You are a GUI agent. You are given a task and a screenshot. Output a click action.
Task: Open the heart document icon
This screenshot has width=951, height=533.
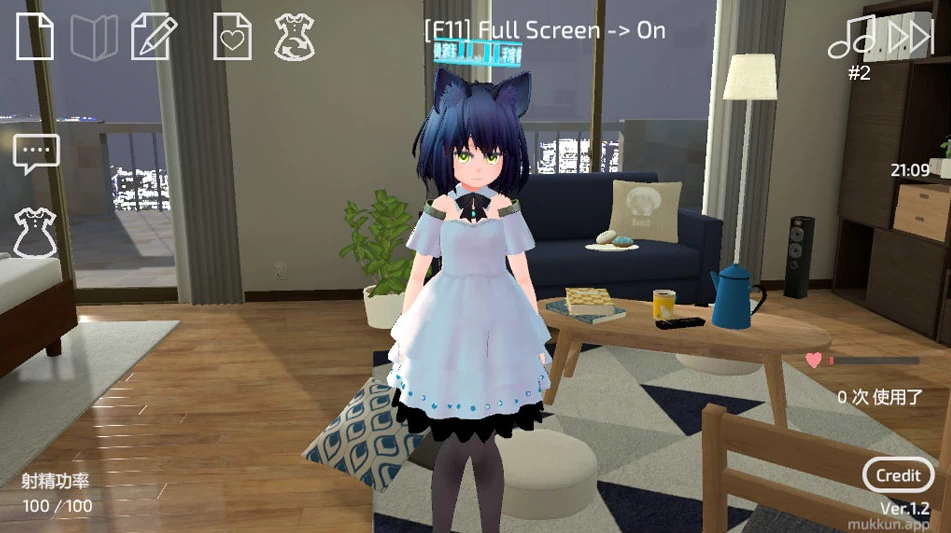(232, 37)
